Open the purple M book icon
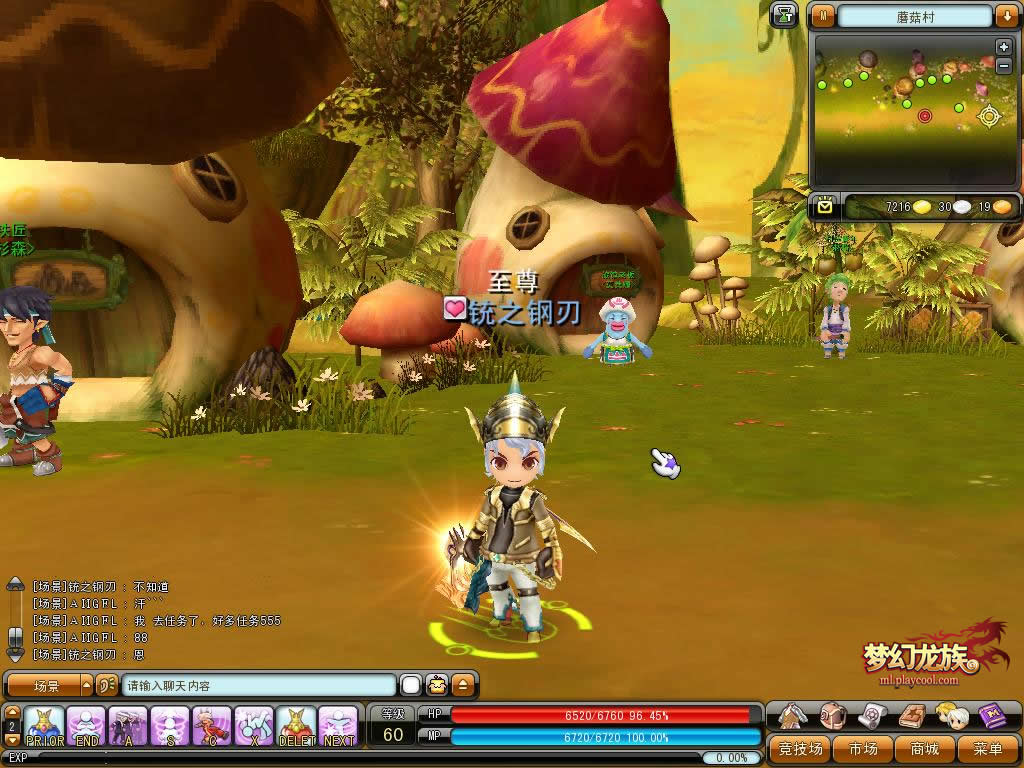This screenshot has height=768, width=1024. coord(991,715)
